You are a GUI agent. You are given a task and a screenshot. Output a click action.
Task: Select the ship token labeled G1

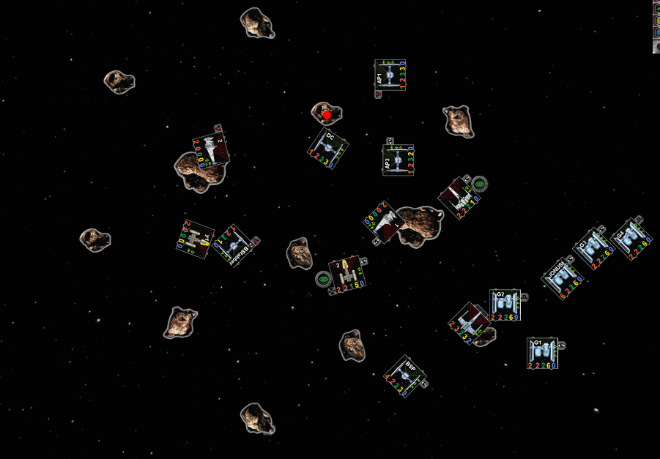pos(542,352)
